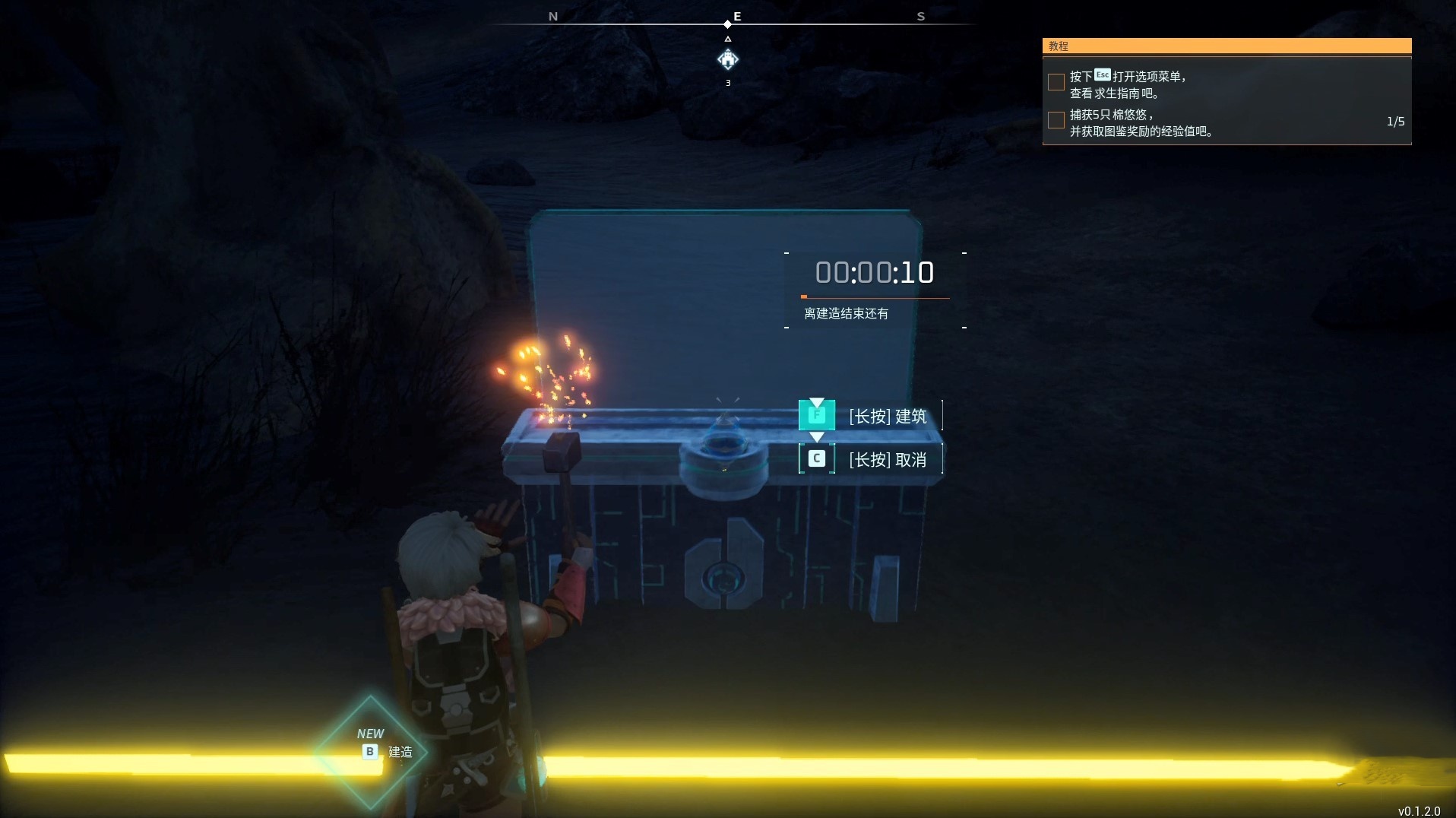Click the 教程 tutorial panel header
Image resolution: width=1456 pixels, height=818 pixels.
1226,46
